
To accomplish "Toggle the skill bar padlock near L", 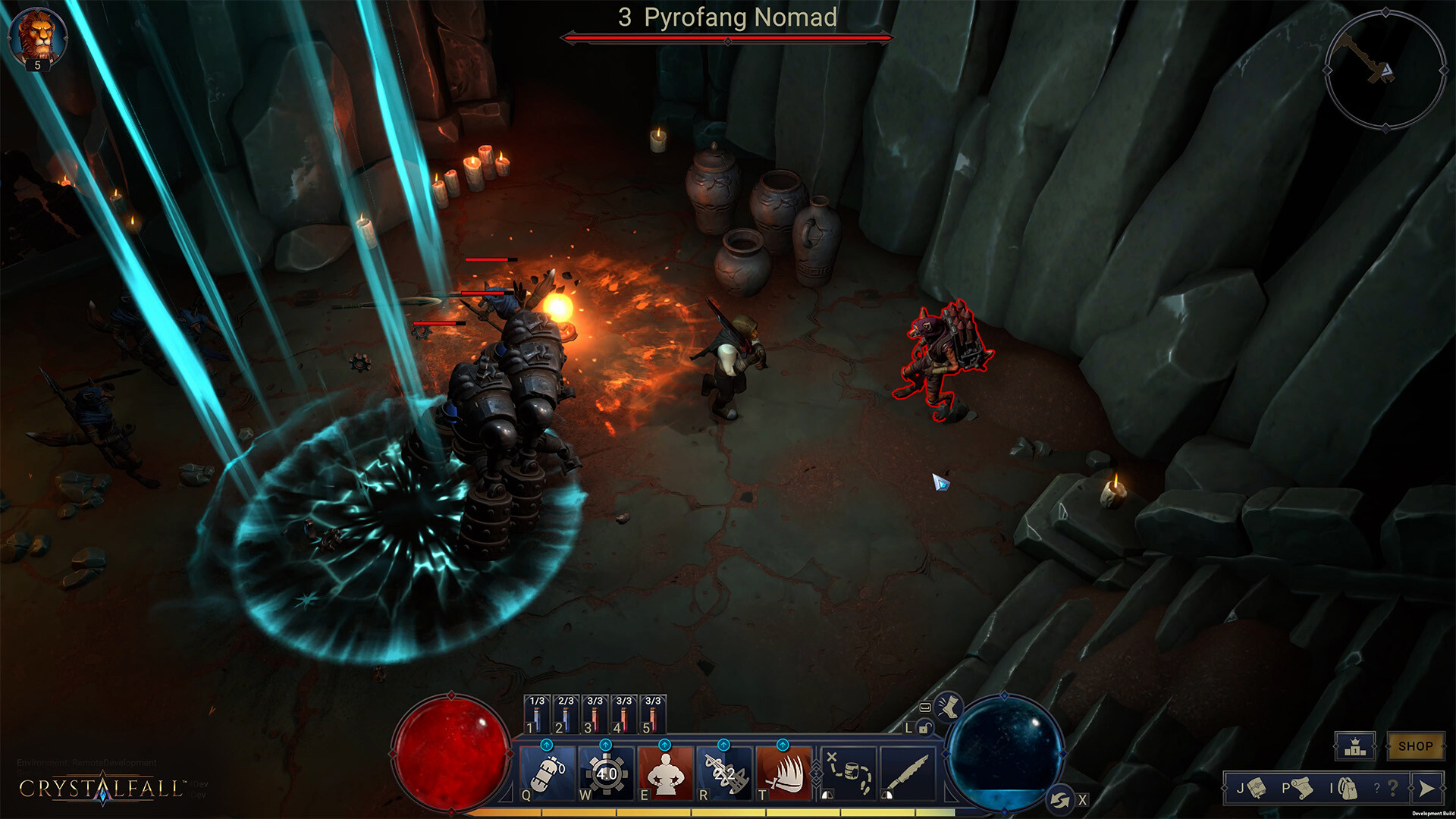I will click(925, 728).
